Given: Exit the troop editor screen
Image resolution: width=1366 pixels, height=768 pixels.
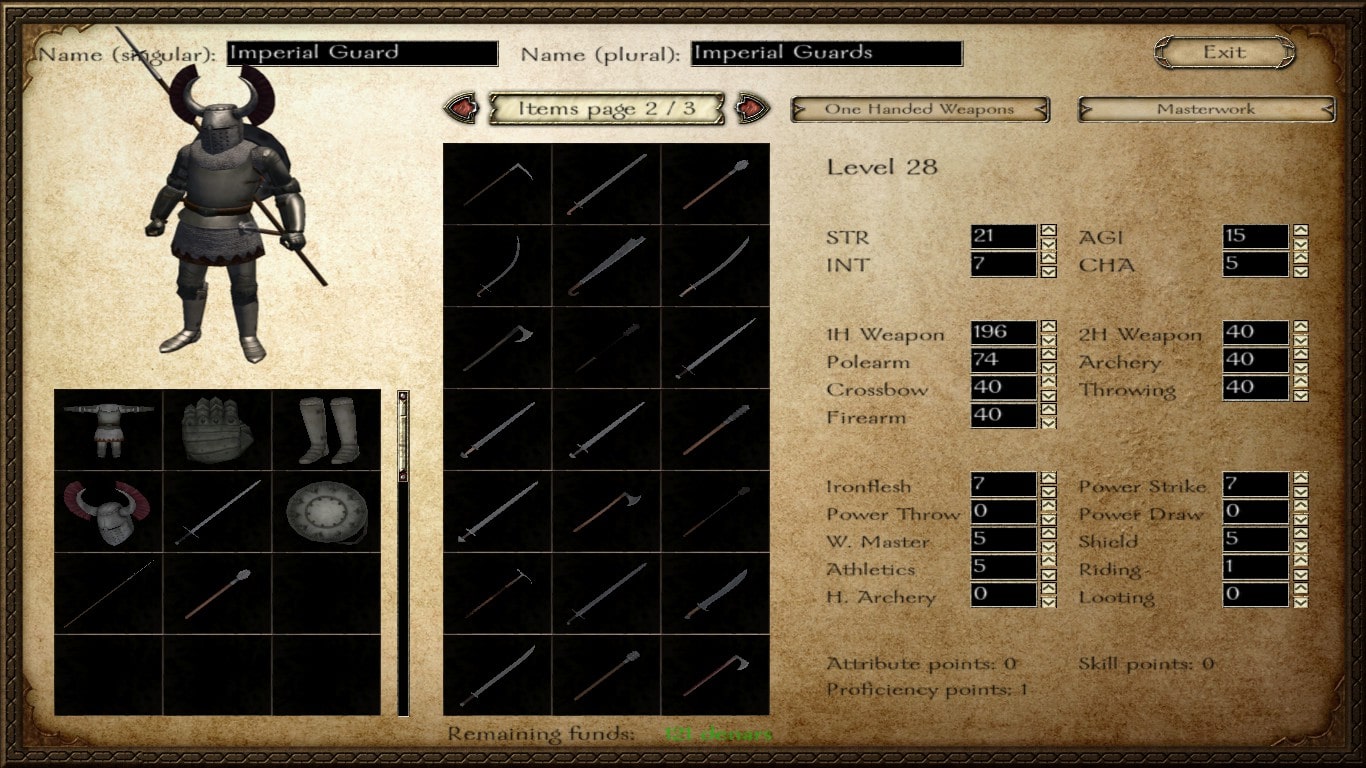Looking at the screenshot, I should point(1224,52).
